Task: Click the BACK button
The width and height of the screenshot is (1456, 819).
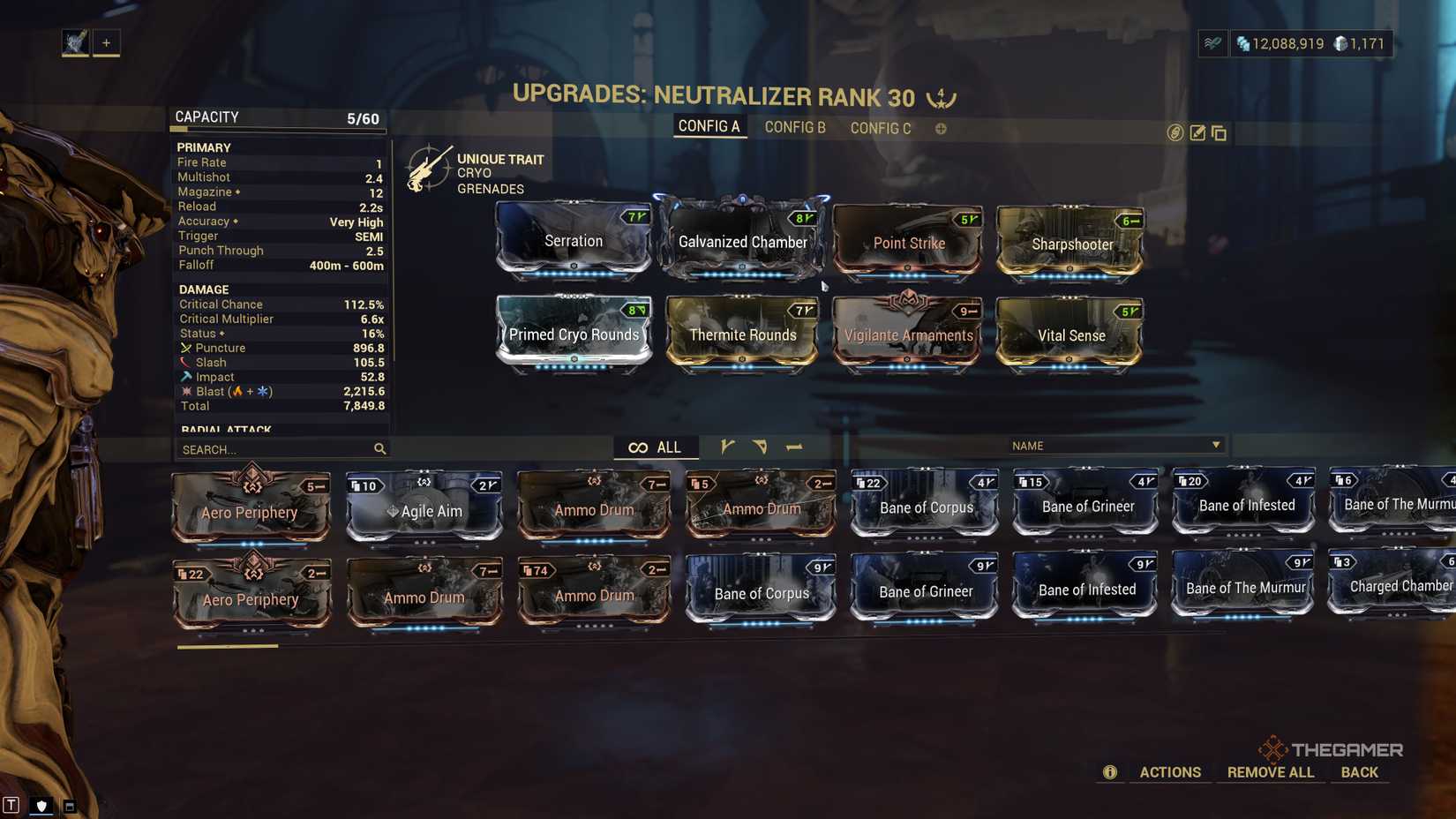Action: 1360,771
